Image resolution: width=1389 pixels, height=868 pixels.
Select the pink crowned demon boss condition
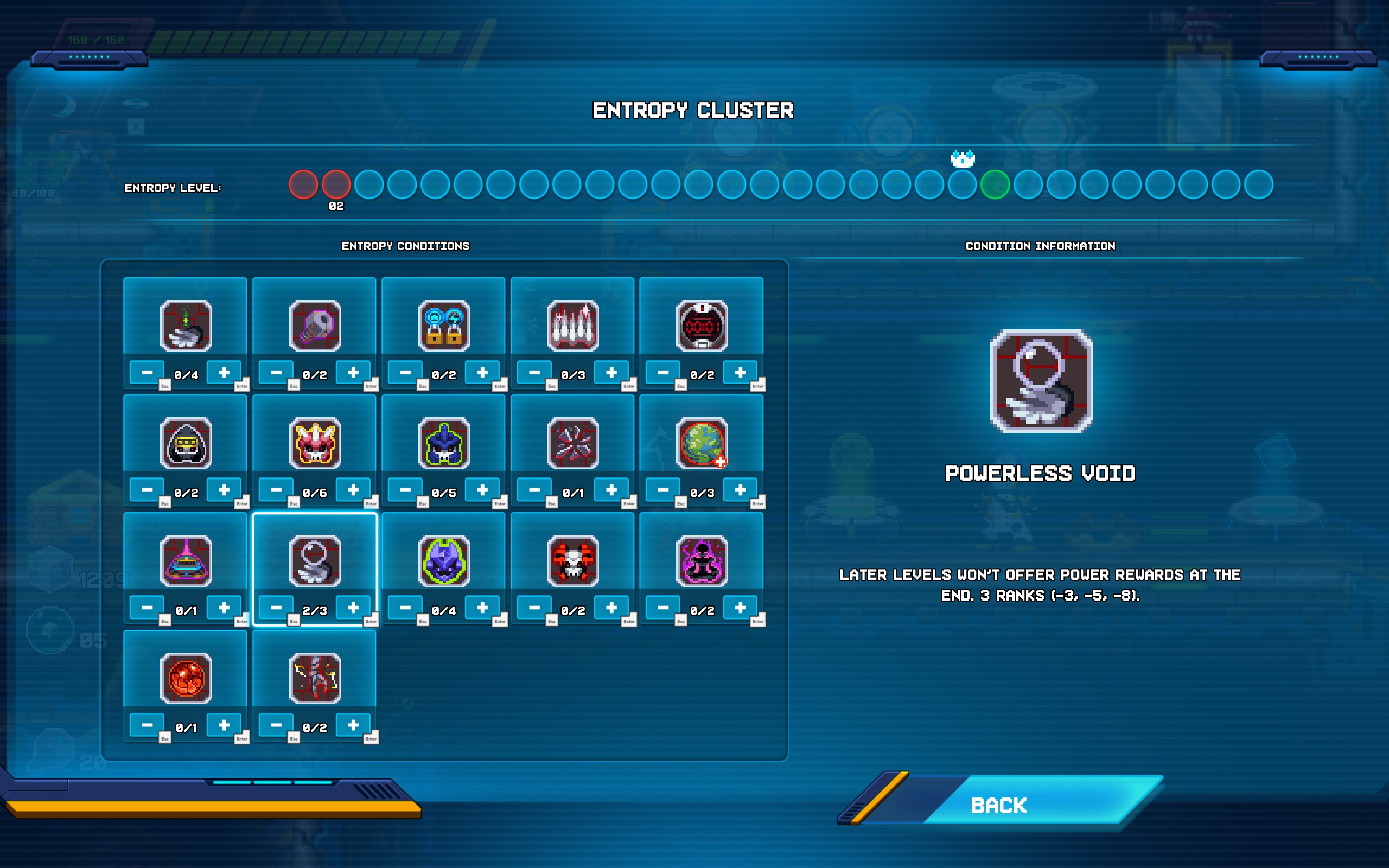315,443
